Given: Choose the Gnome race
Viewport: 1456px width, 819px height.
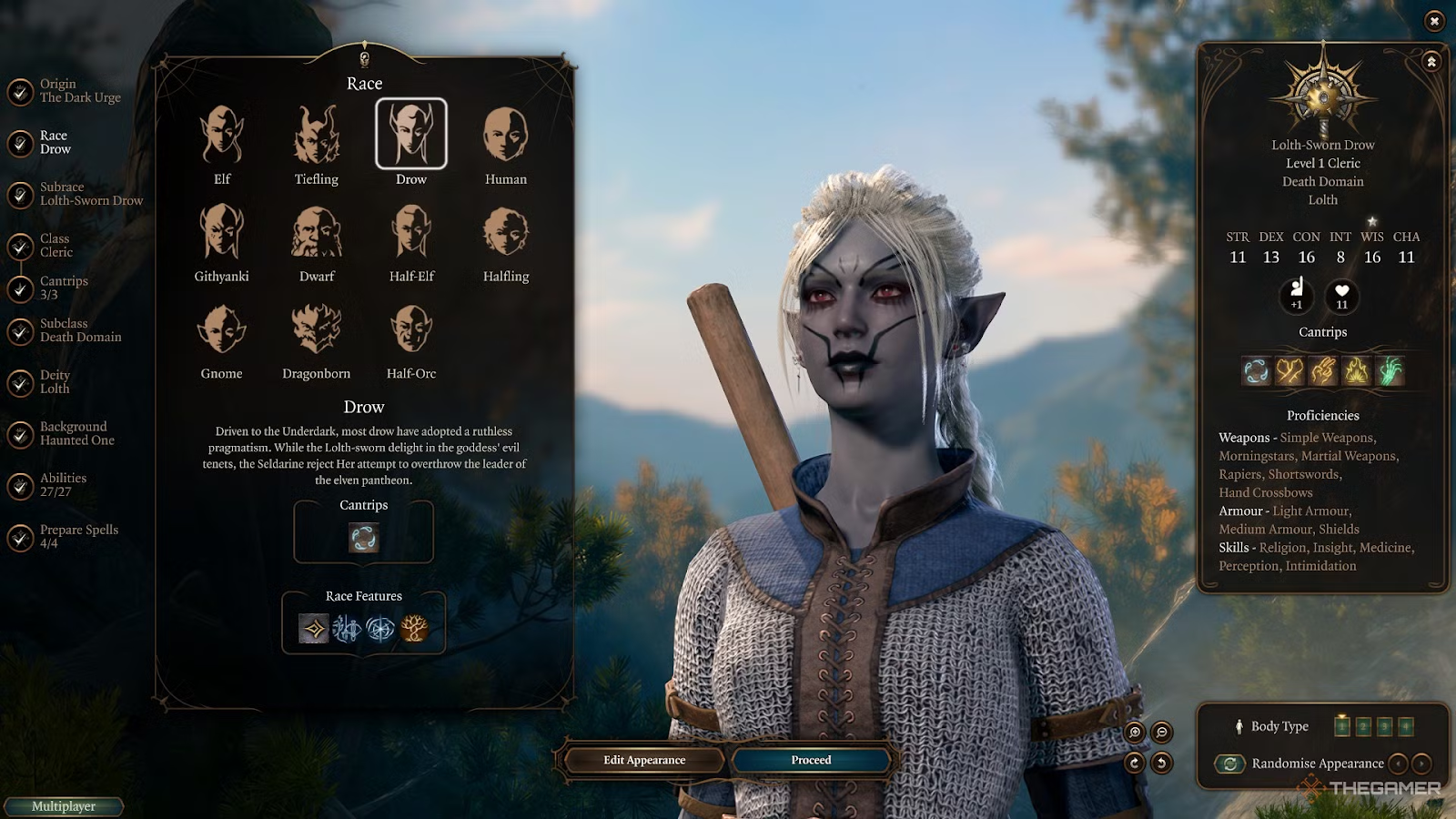Looking at the screenshot, I should point(222,329).
